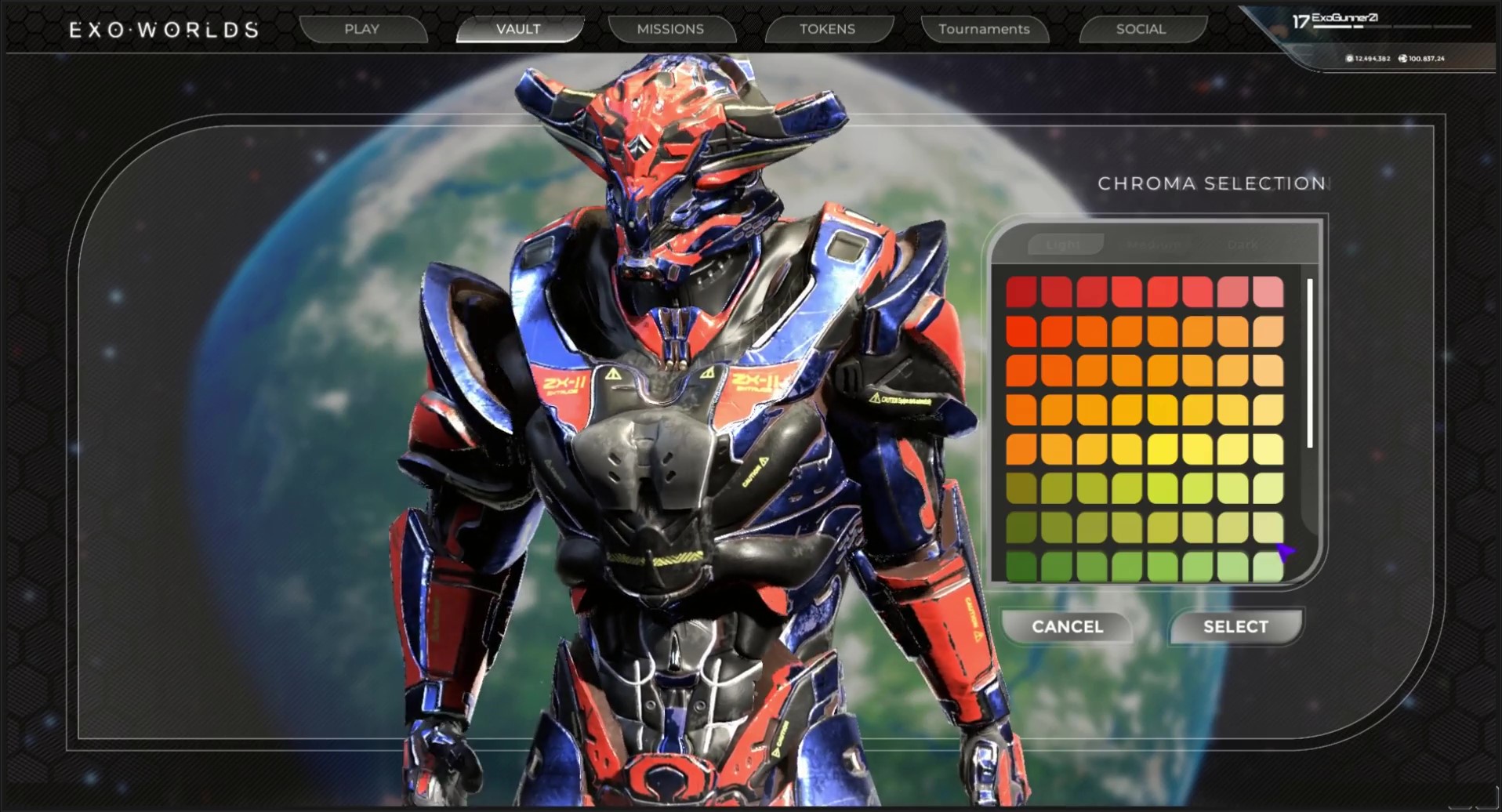The height and width of the screenshot is (812, 1502).
Task: Switch to the VAULT tab
Action: pyautogui.click(x=518, y=29)
